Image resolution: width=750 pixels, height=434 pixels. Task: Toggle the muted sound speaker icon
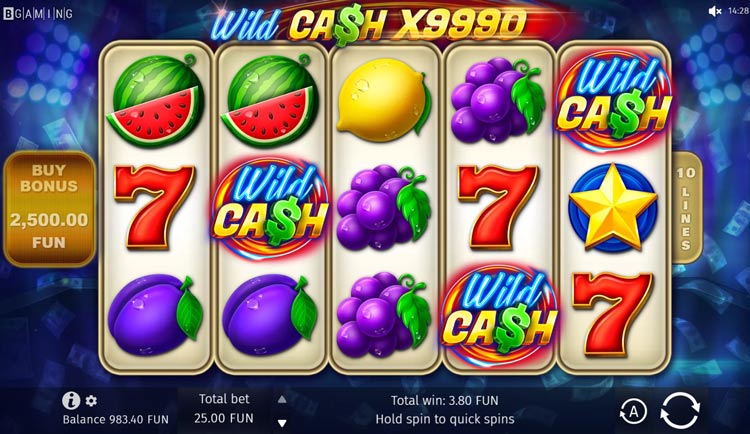[x=715, y=11]
